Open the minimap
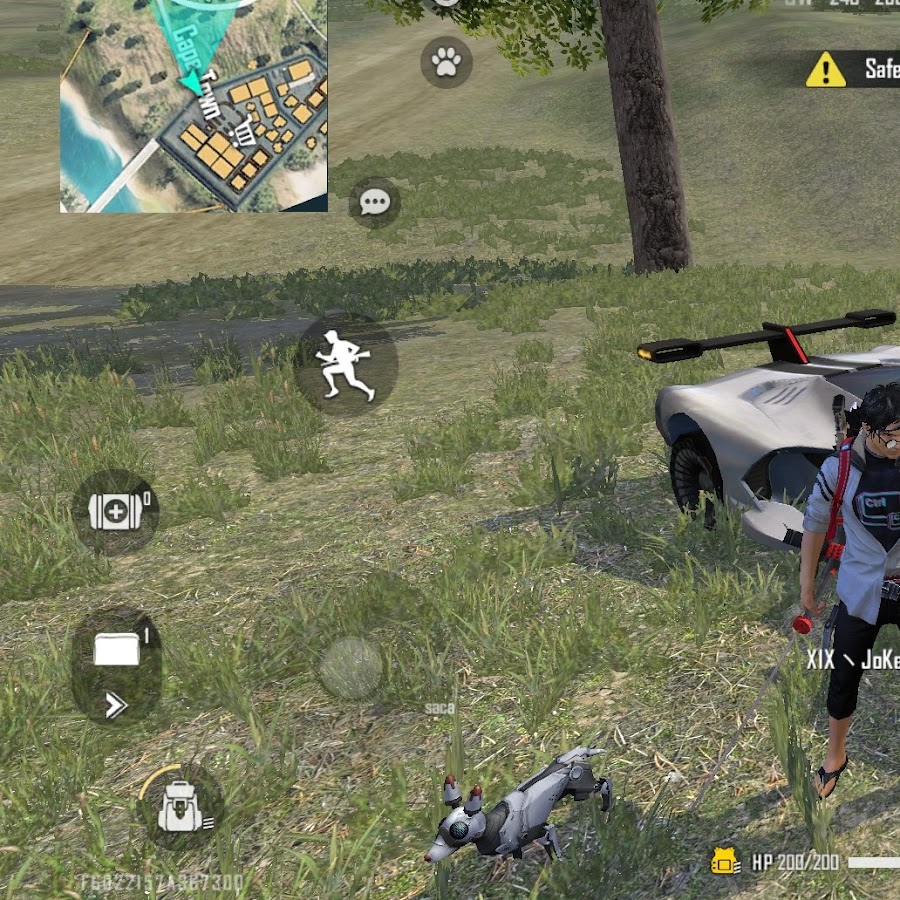This screenshot has height=900, width=900. click(x=193, y=105)
